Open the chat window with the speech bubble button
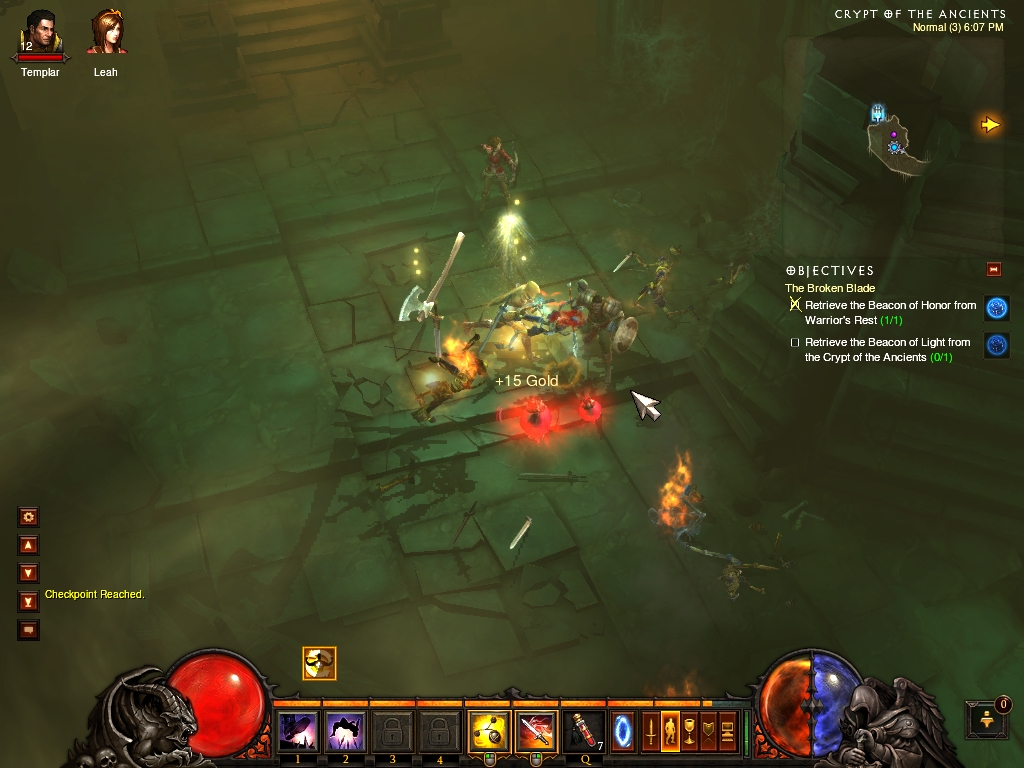1024x768 pixels. click(29, 630)
